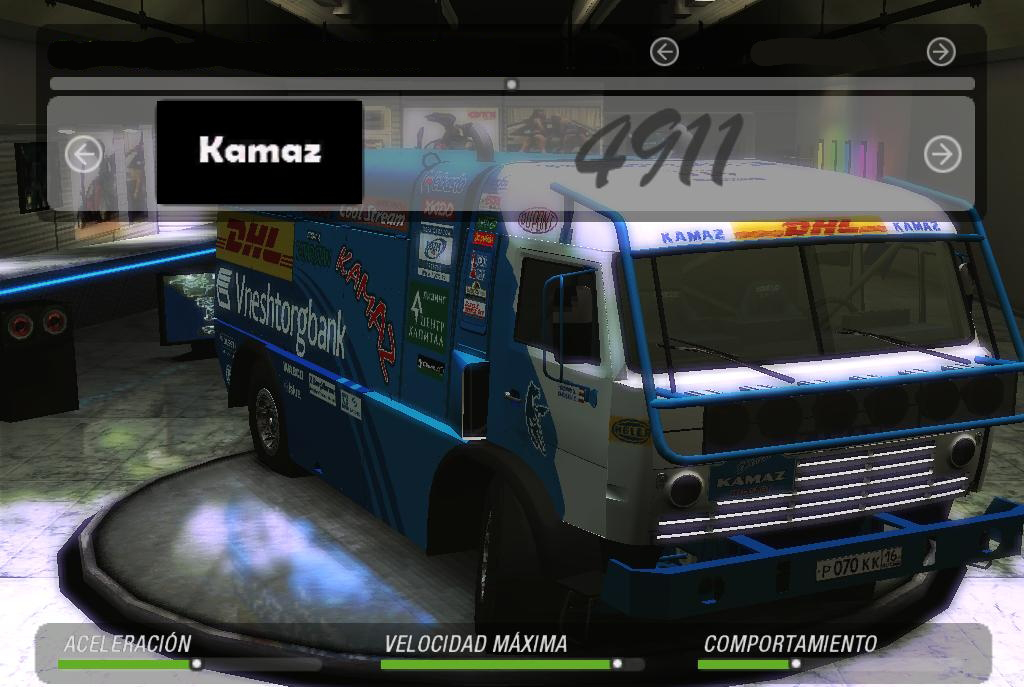
Task: Select the Kamaz brand logo
Action: coord(259,151)
